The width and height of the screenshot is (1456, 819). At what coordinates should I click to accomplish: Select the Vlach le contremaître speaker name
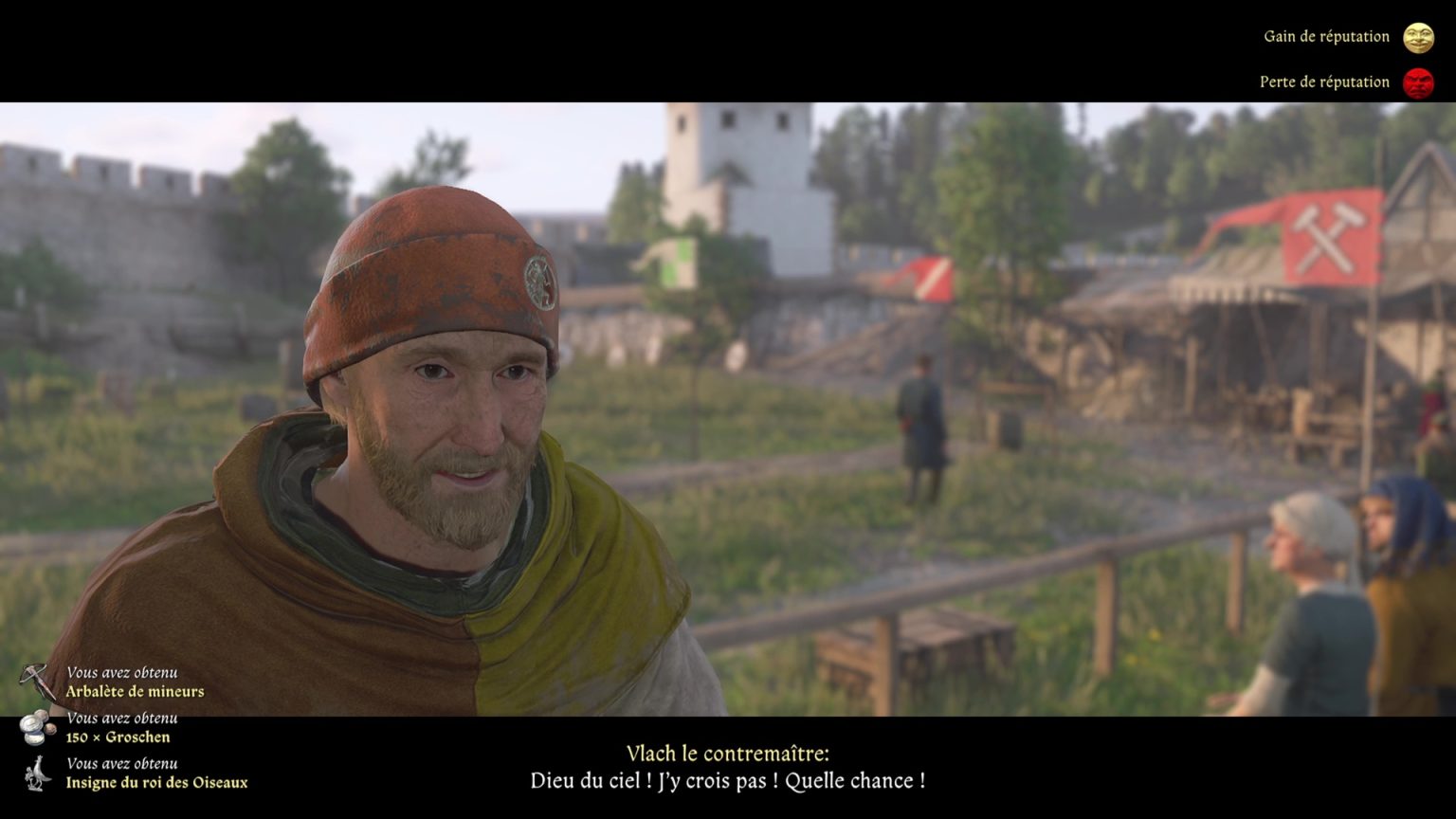(x=728, y=752)
